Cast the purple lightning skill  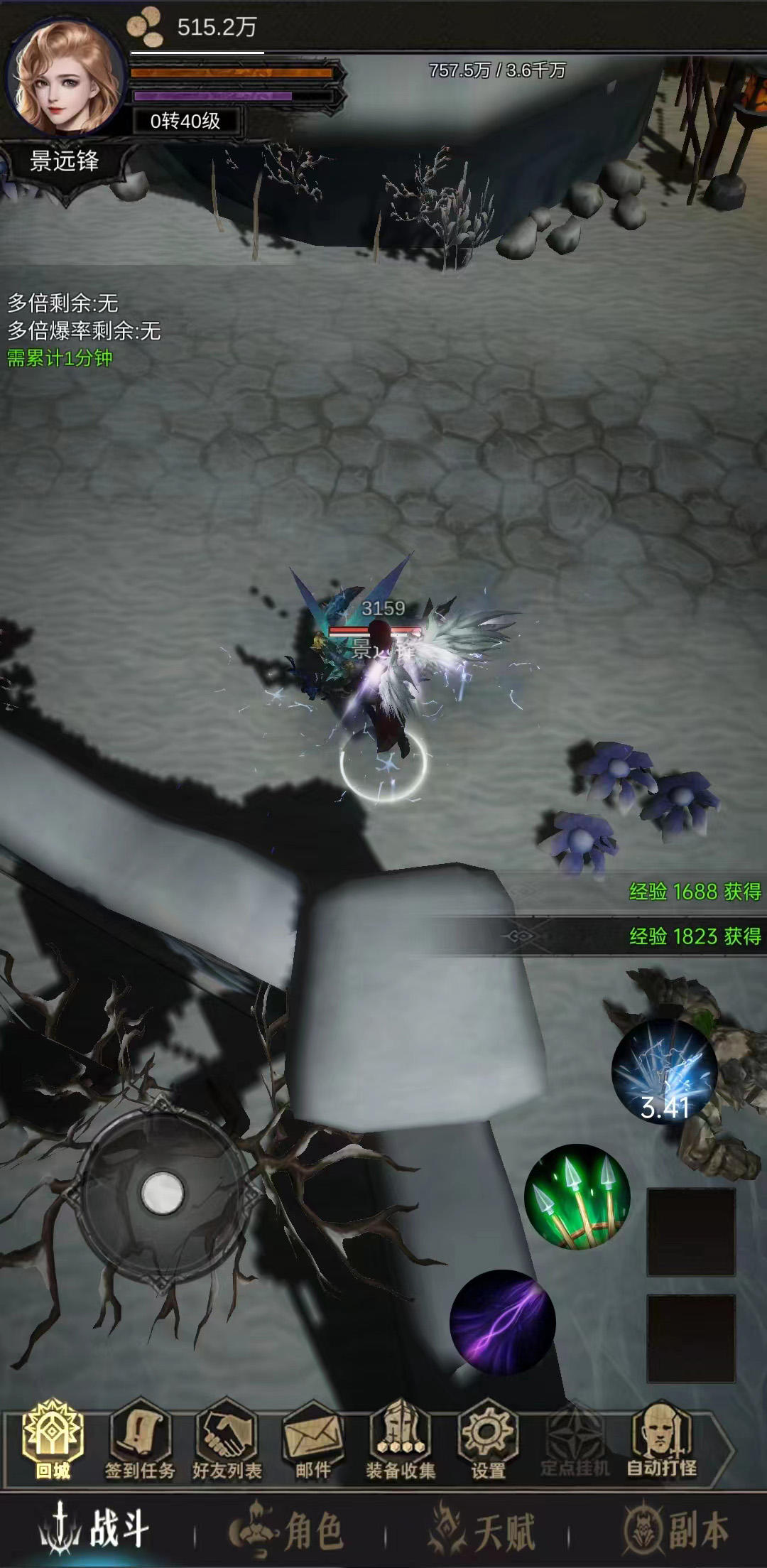pyautogui.click(x=503, y=1323)
